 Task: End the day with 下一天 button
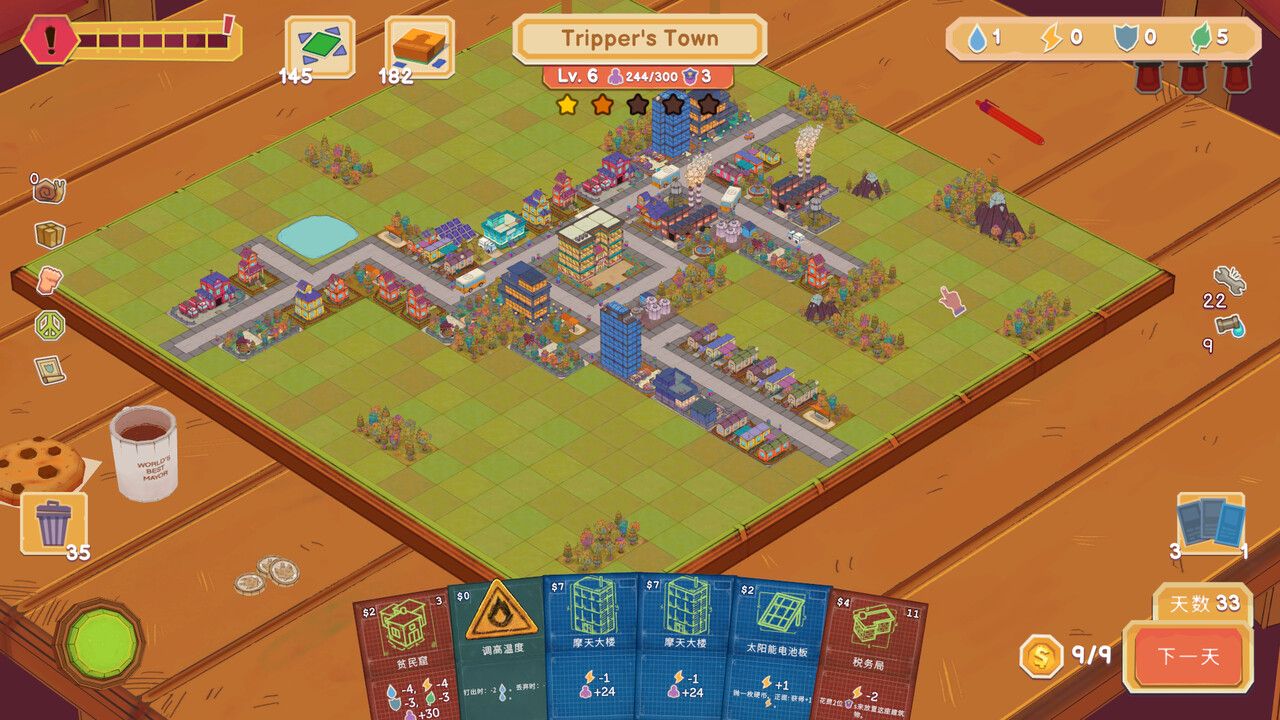point(1188,657)
